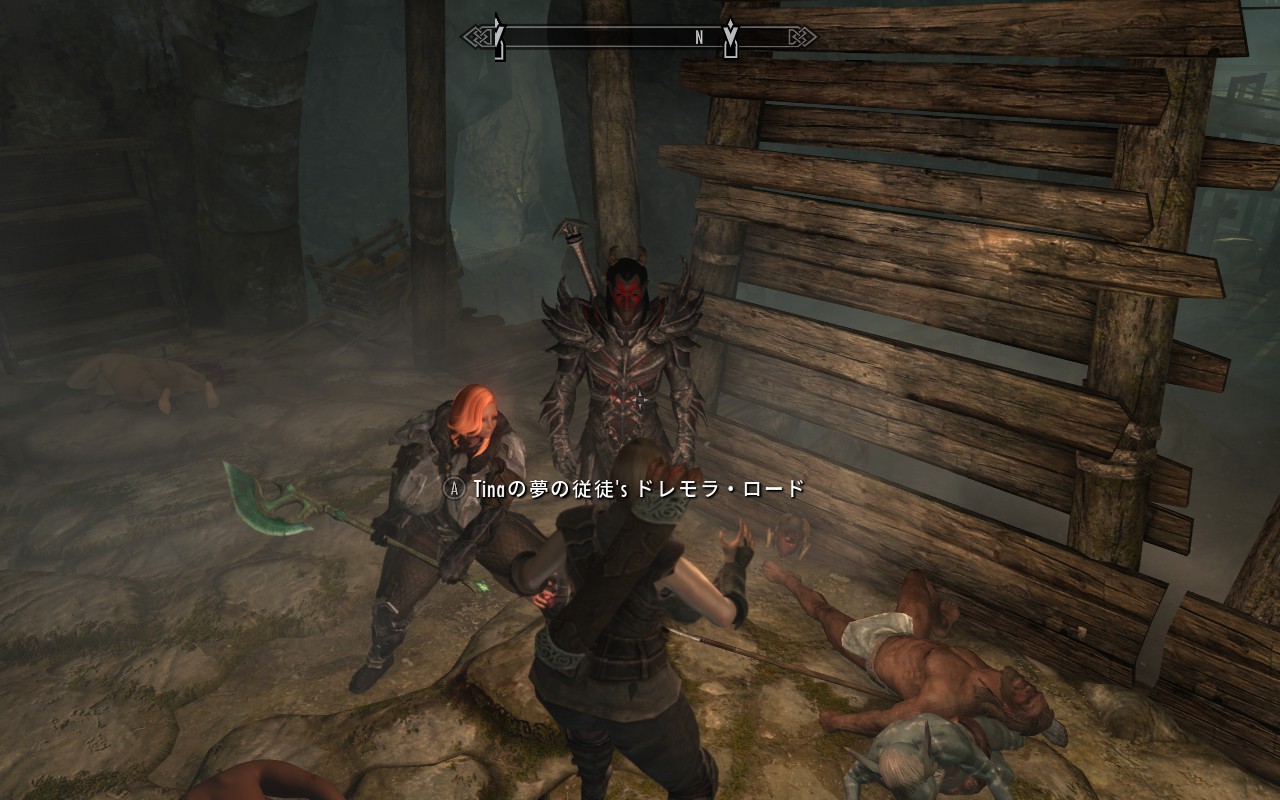
Task: Select the quest marker beside the N indicator
Action: pyautogui.click(x=731, y=33)
